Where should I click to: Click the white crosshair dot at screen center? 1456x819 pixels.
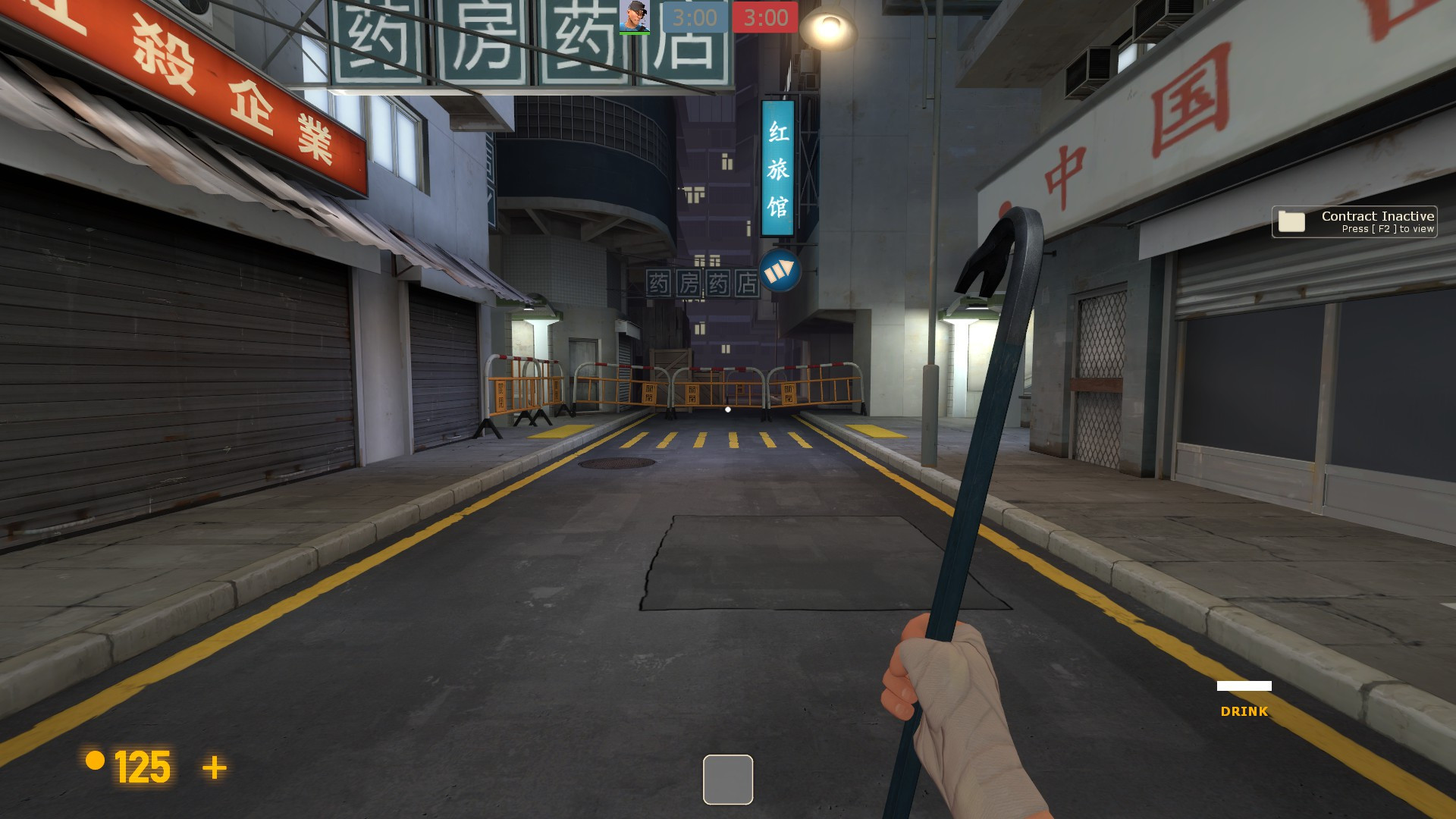click(x=728, y=409)
